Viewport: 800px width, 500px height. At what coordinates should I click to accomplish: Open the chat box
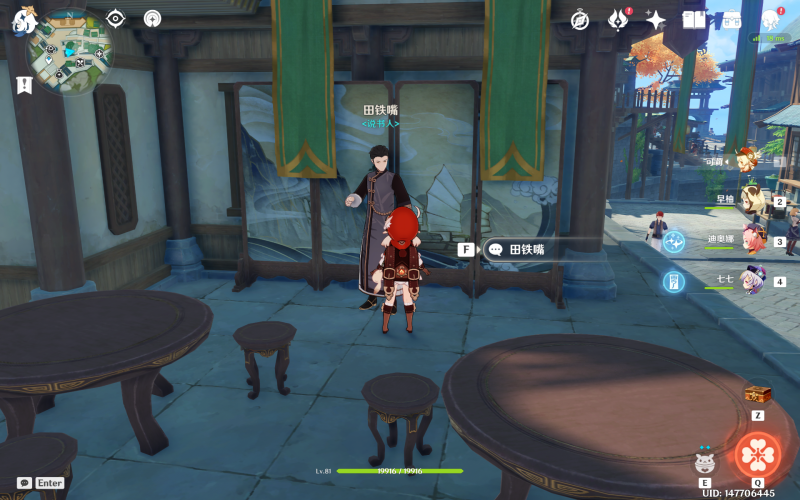[x=24, y=482]
